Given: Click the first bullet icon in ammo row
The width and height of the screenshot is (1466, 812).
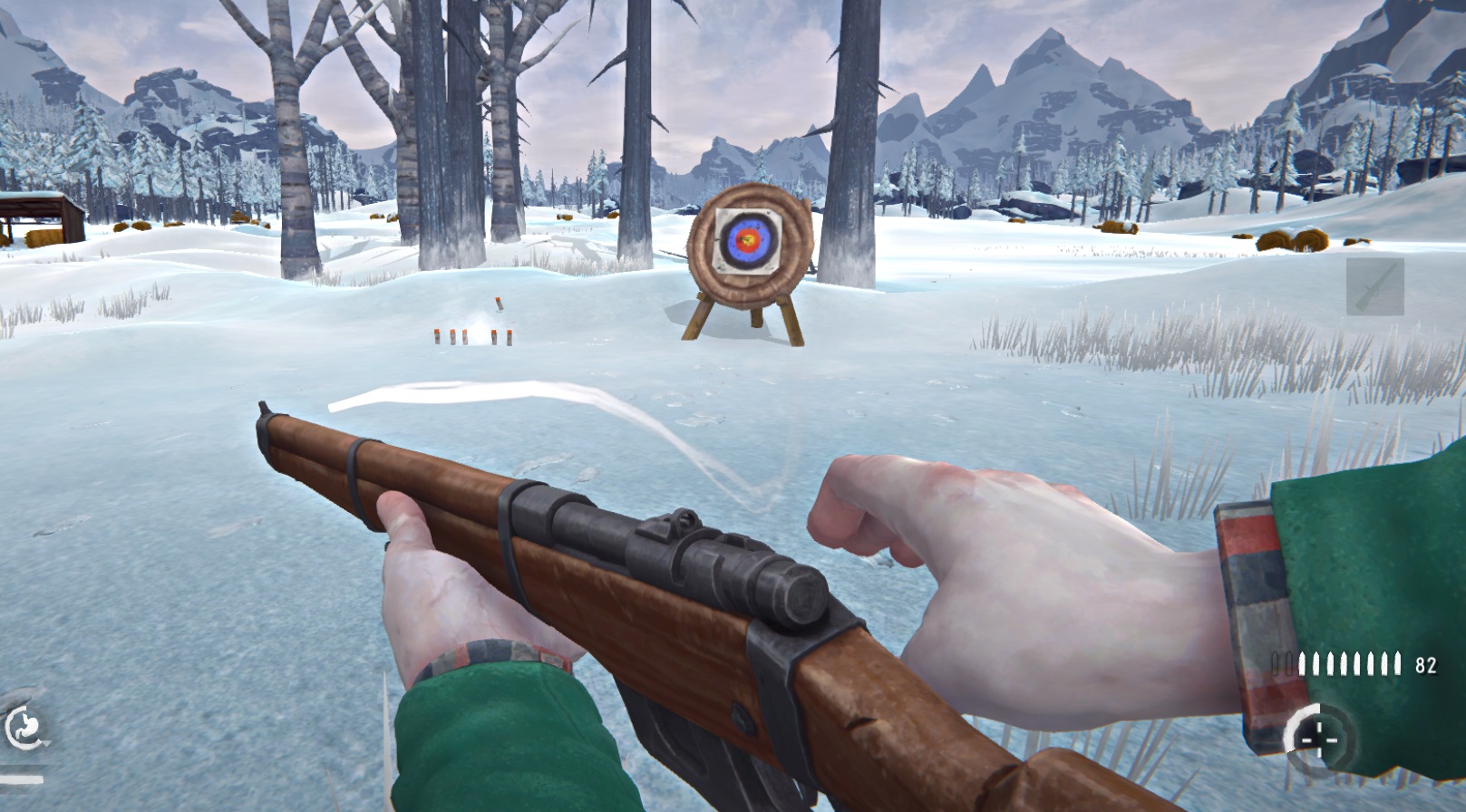Looking at the screenshot, I should coord(1303,662).
